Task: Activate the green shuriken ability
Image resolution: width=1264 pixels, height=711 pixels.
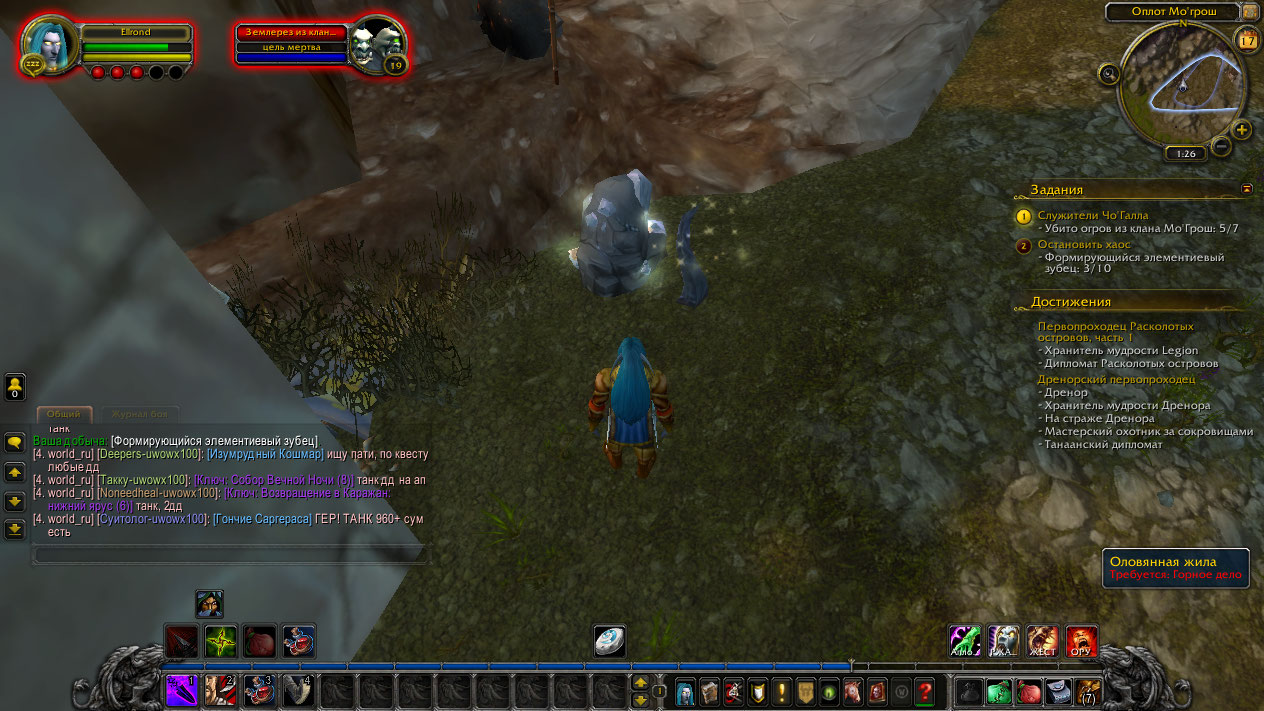Action: (220, 641)
